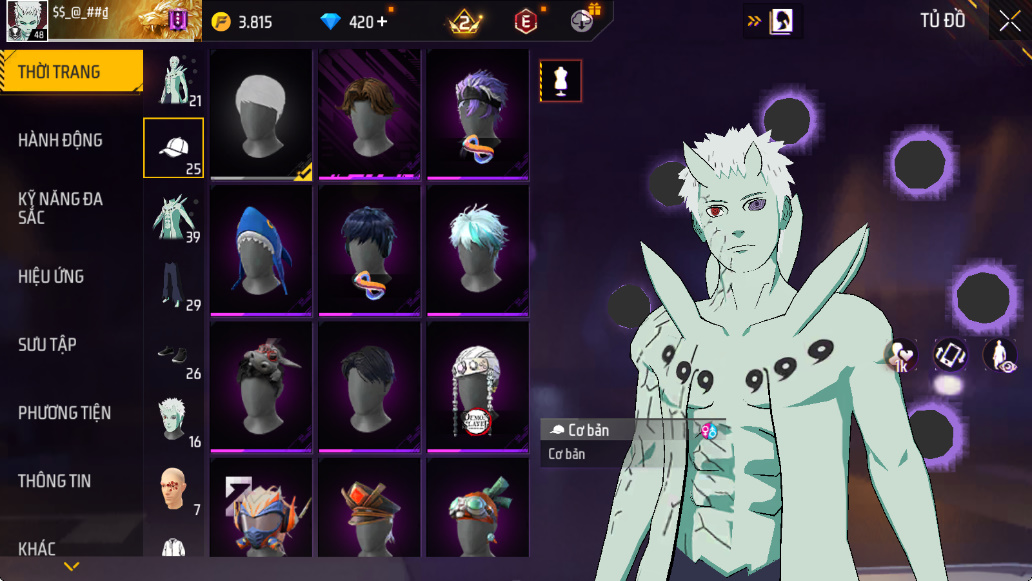Toggle the character visibility eye icon
The width and height of the screenshot is (1032, 581).
point(999,355)
